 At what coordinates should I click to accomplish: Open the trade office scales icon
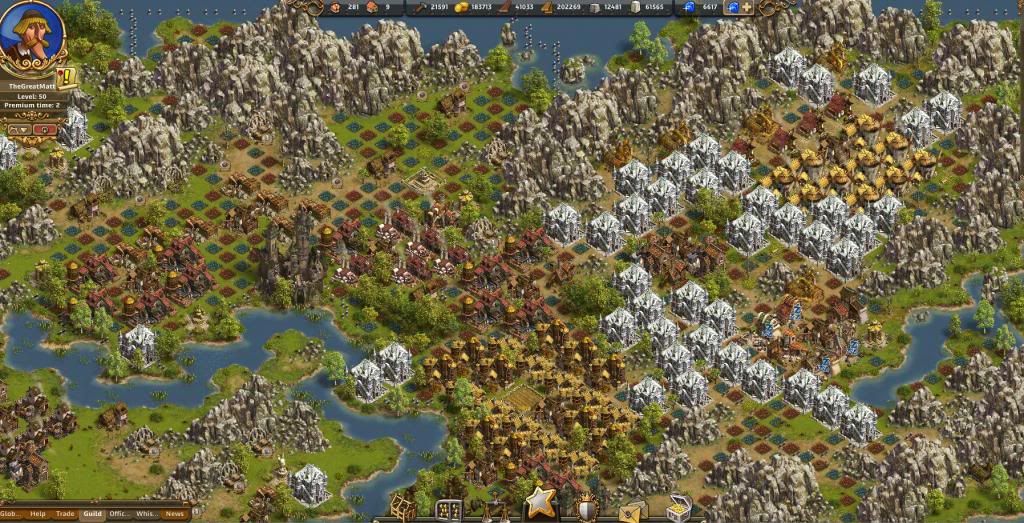[x=495, y=511]
